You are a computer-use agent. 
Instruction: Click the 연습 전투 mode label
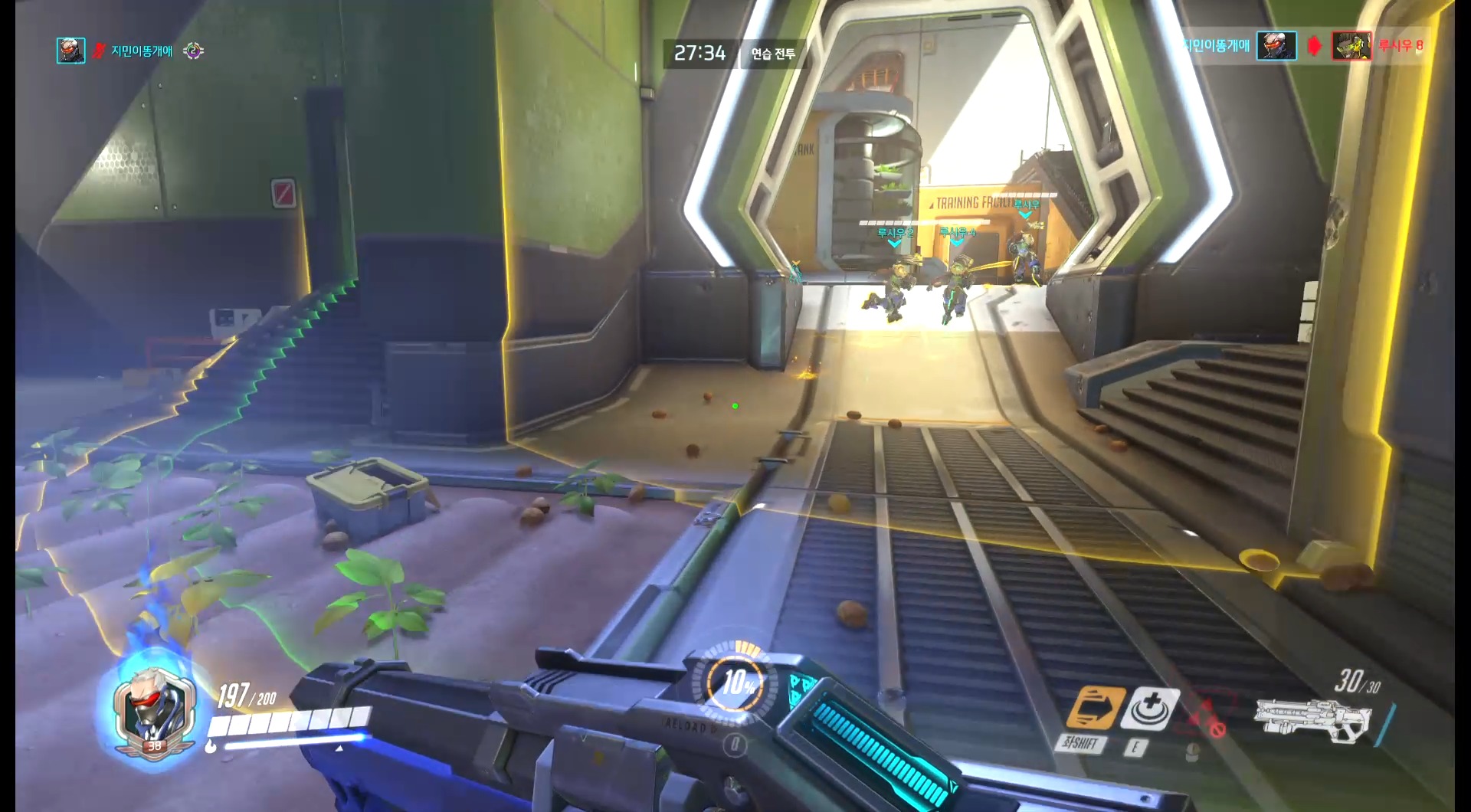772,54
